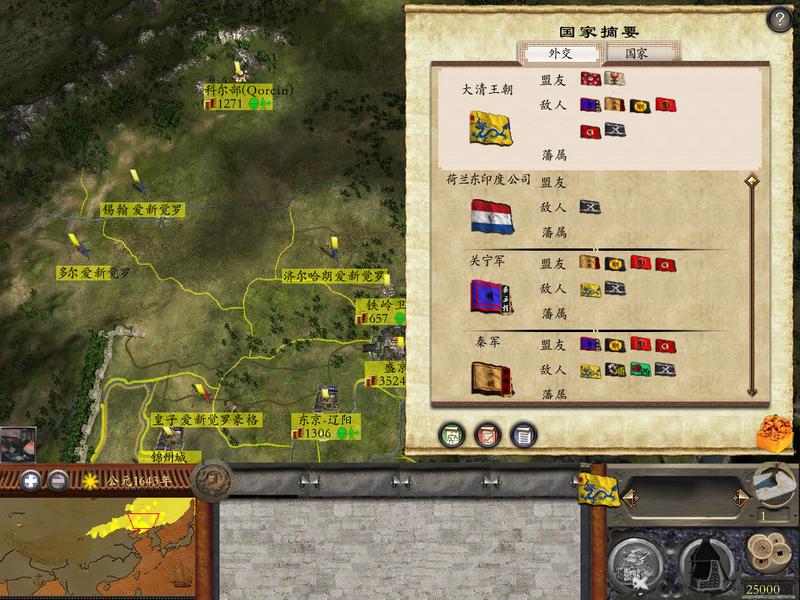Open help with the question mark button
Screen dimensions: 800x600
coord(779,21)
